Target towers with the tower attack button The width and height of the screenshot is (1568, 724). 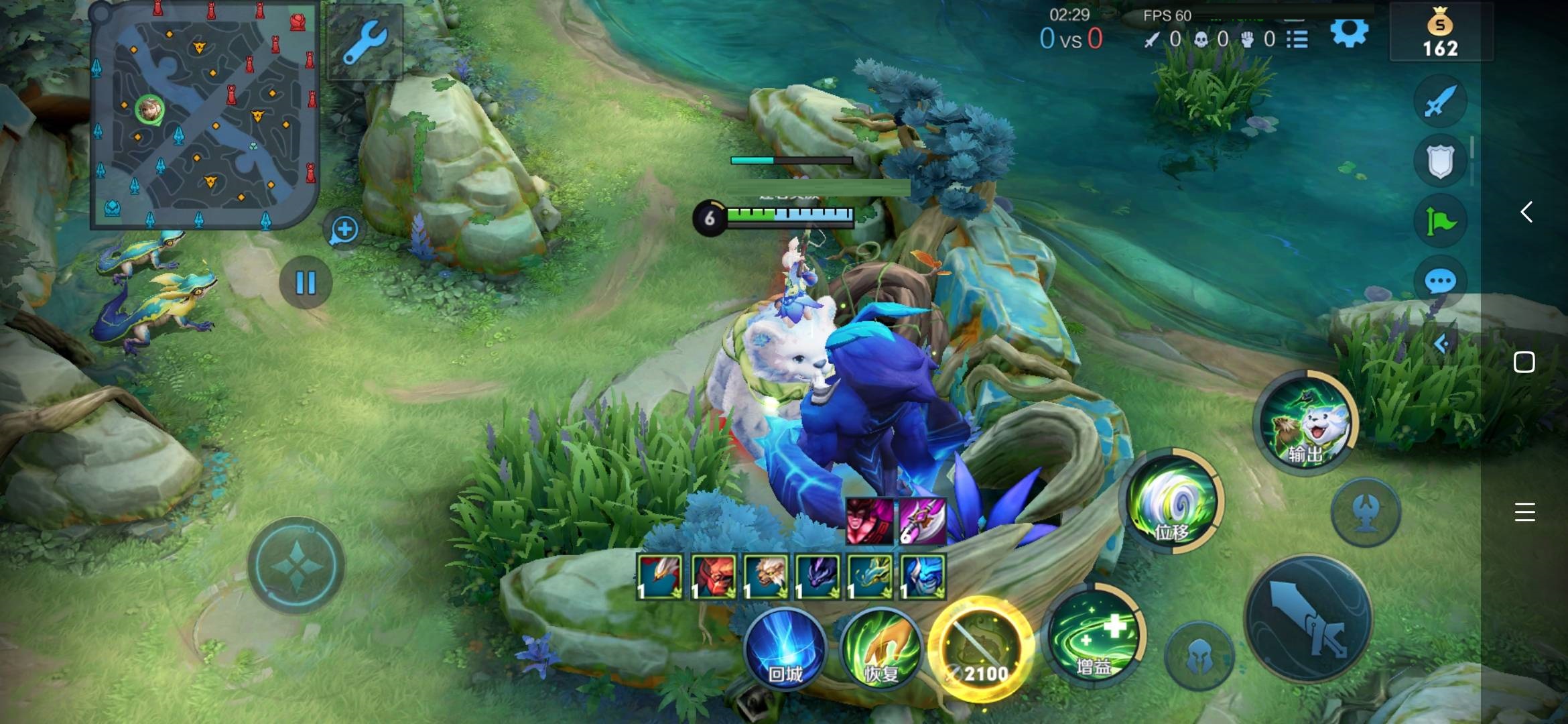[1366, 513]
